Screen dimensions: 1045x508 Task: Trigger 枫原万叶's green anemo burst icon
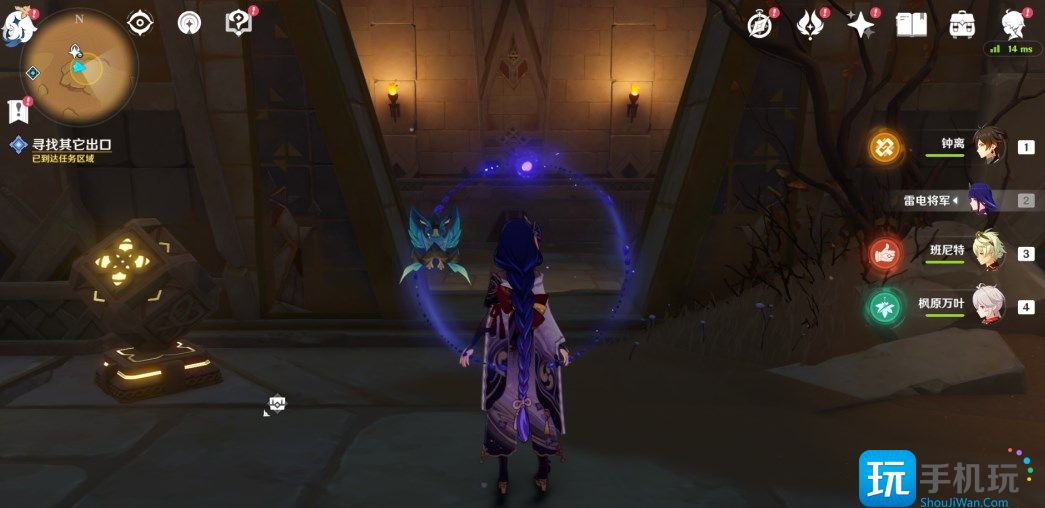coord(884,306)
